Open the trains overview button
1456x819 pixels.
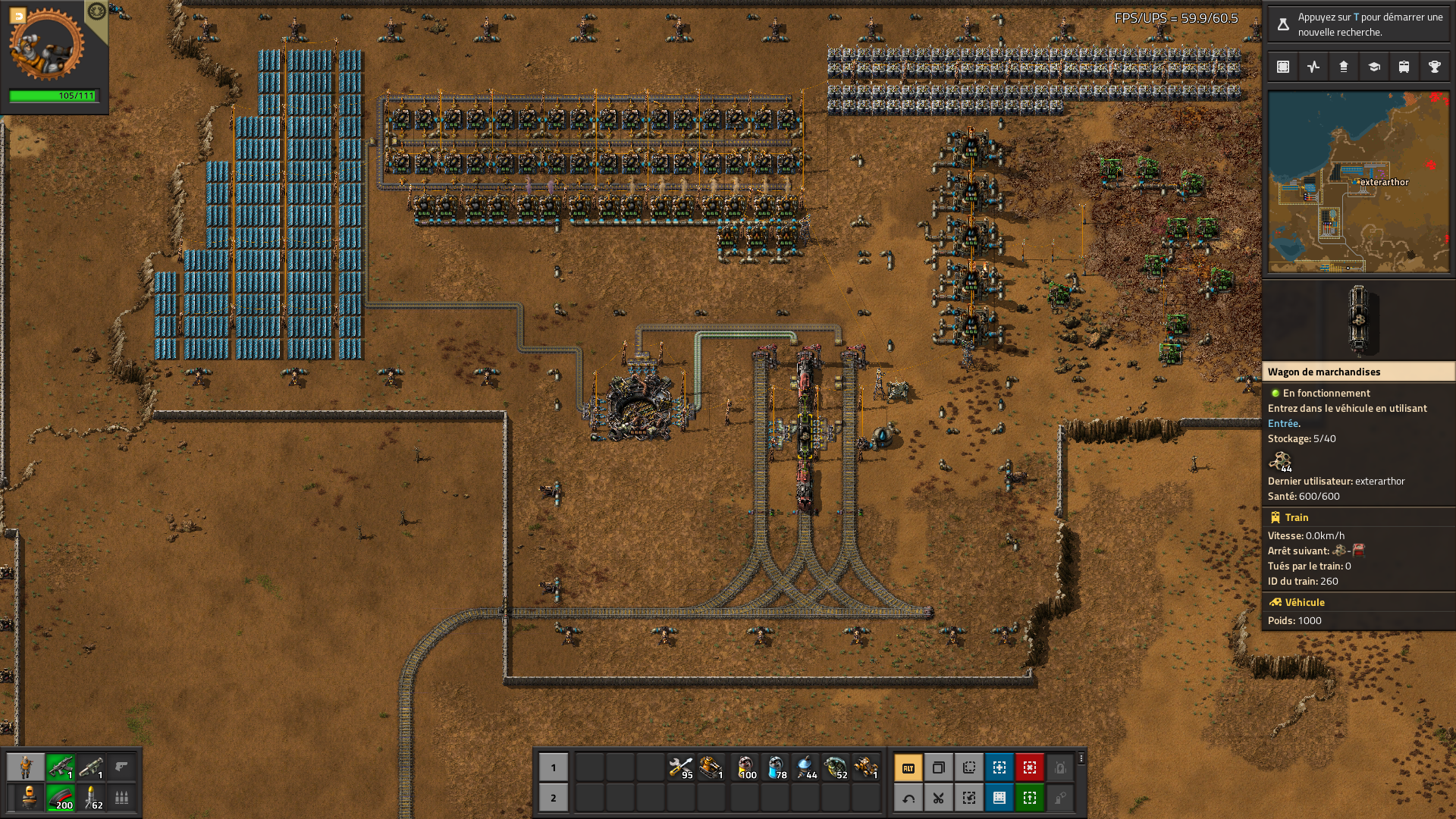click(x=1404, y=67)
